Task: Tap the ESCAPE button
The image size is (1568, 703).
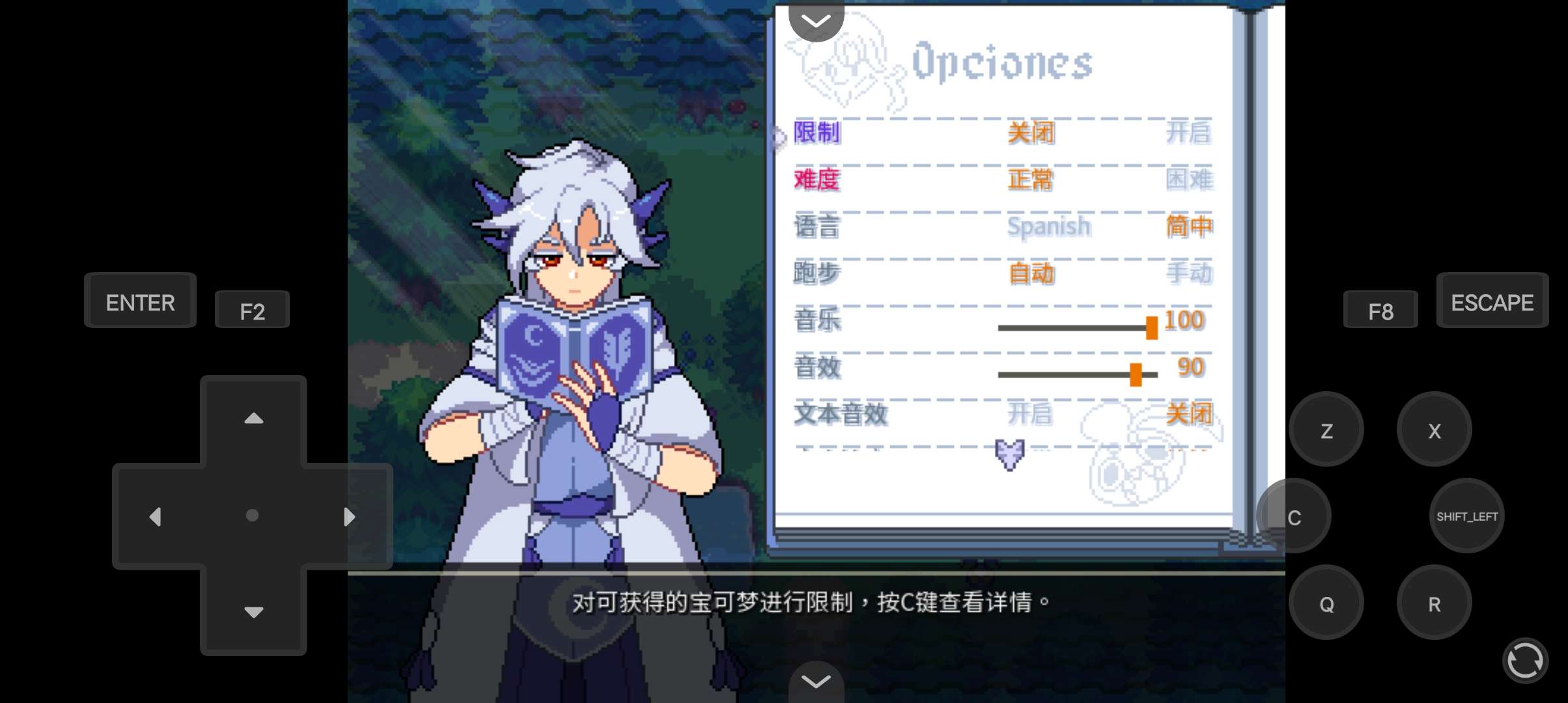Action: pos(1492,301)
